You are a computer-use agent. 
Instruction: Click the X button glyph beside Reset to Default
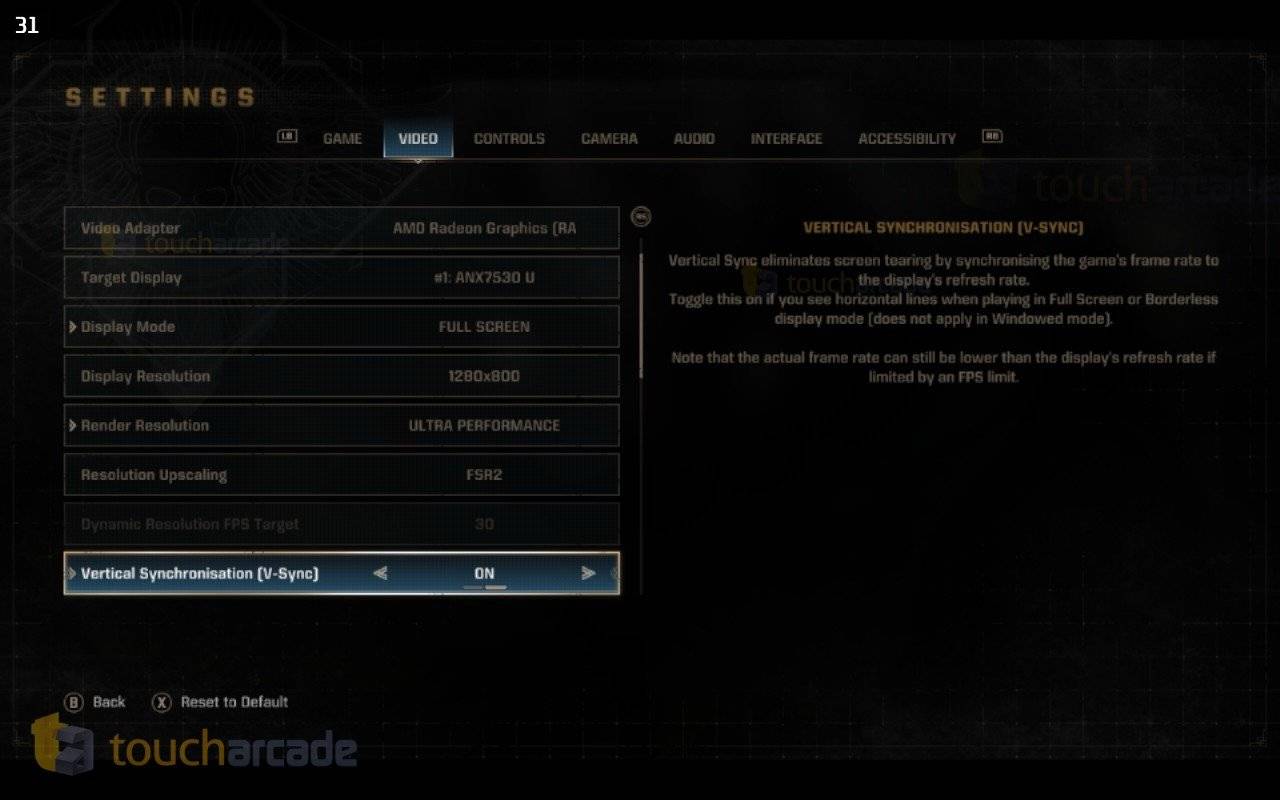tap(164, 702)
